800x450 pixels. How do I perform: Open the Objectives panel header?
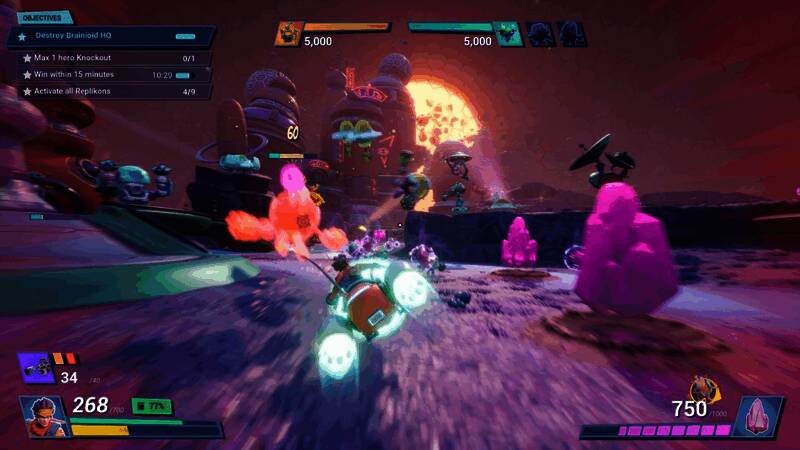[x=39, y=17]
